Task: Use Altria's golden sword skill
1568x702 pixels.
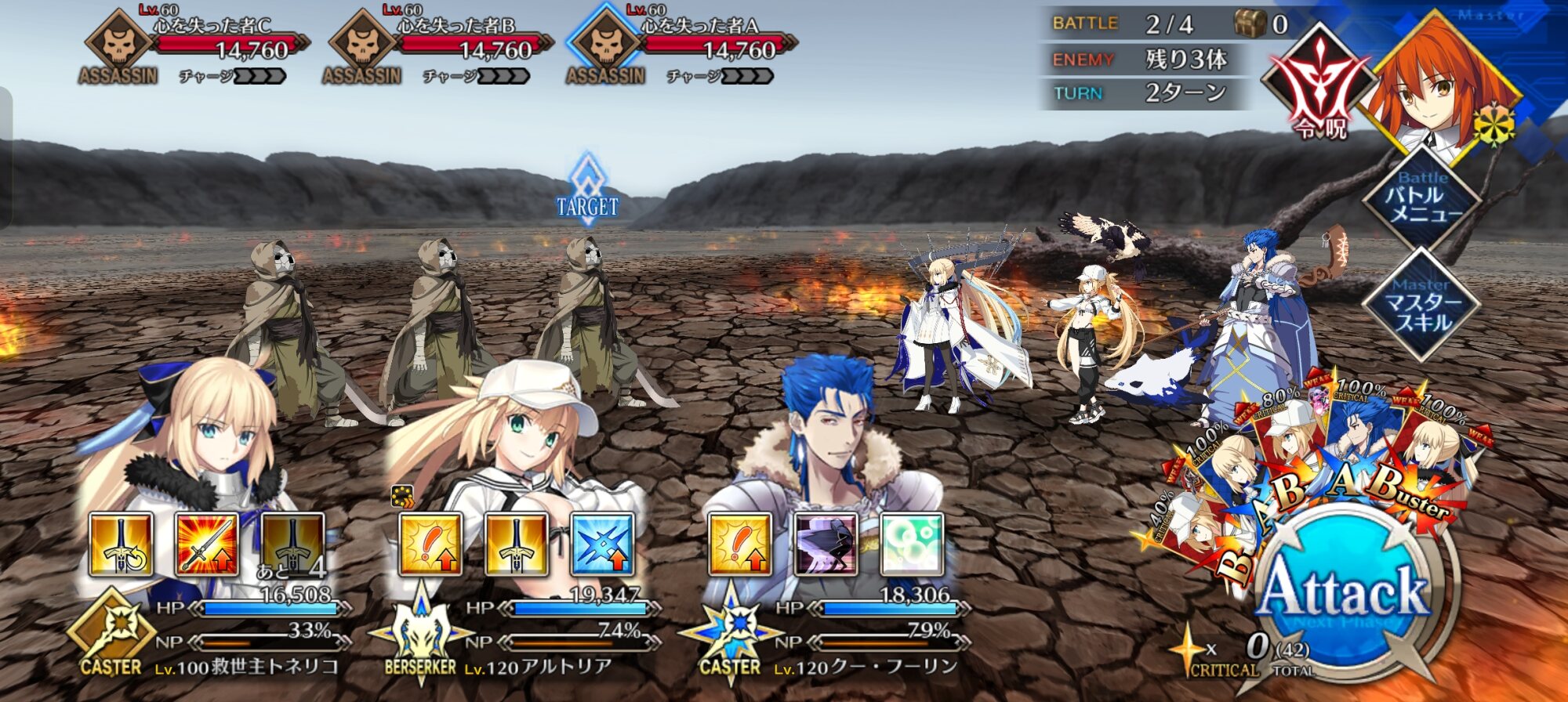Action: (x=517, y=544)
